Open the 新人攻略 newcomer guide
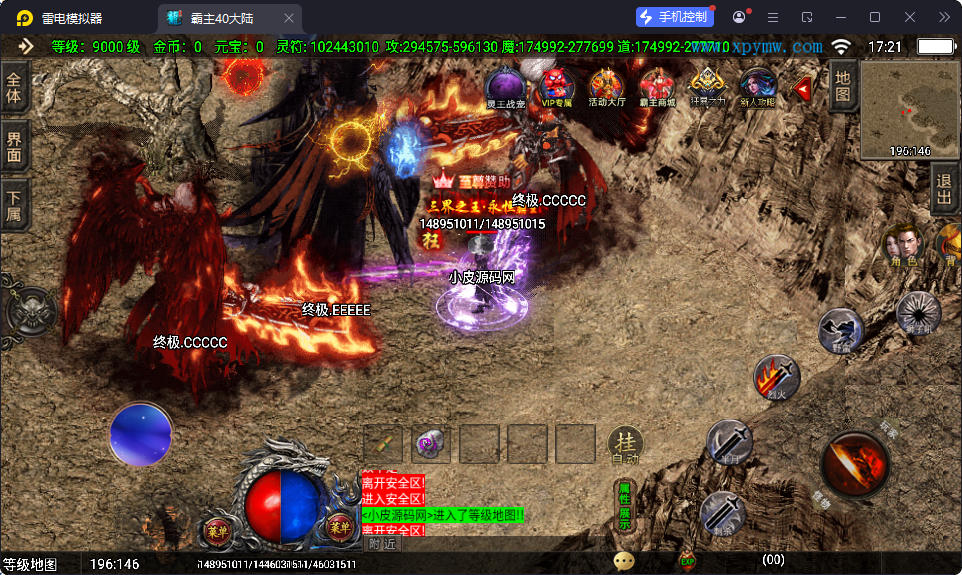The image size is (962, 575). 757,87
